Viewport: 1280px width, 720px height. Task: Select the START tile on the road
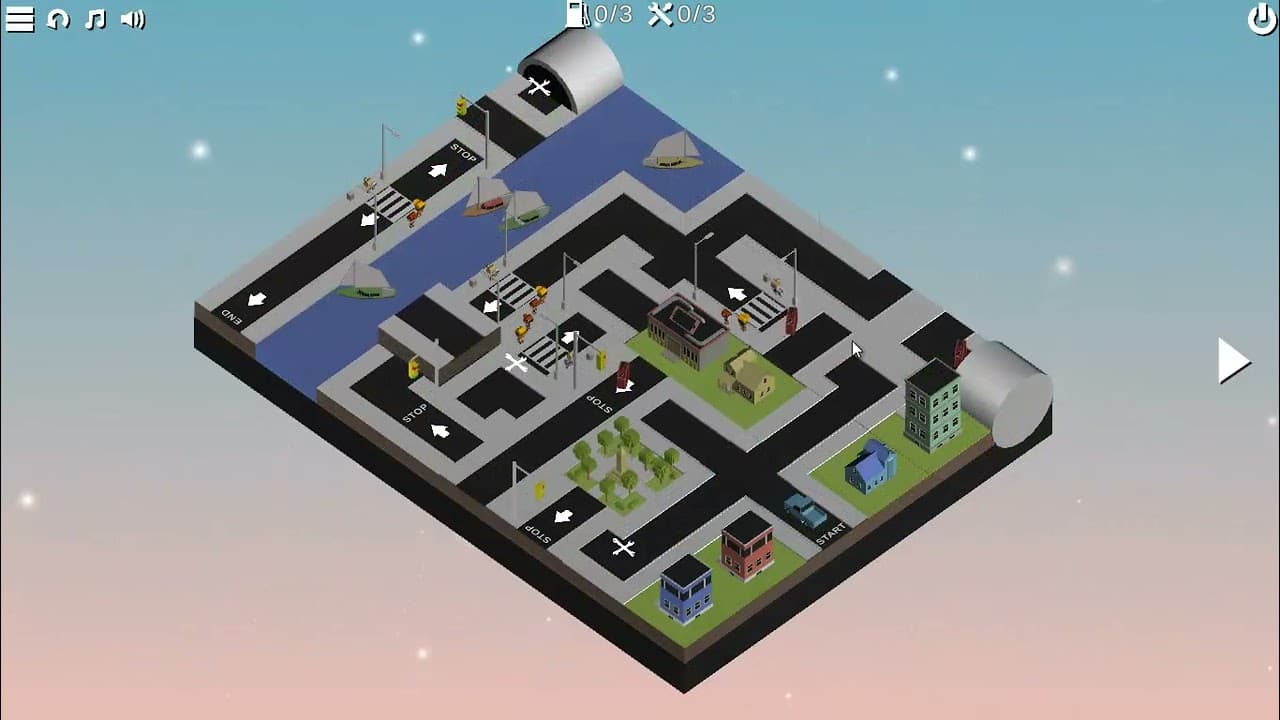coord(830,533)
